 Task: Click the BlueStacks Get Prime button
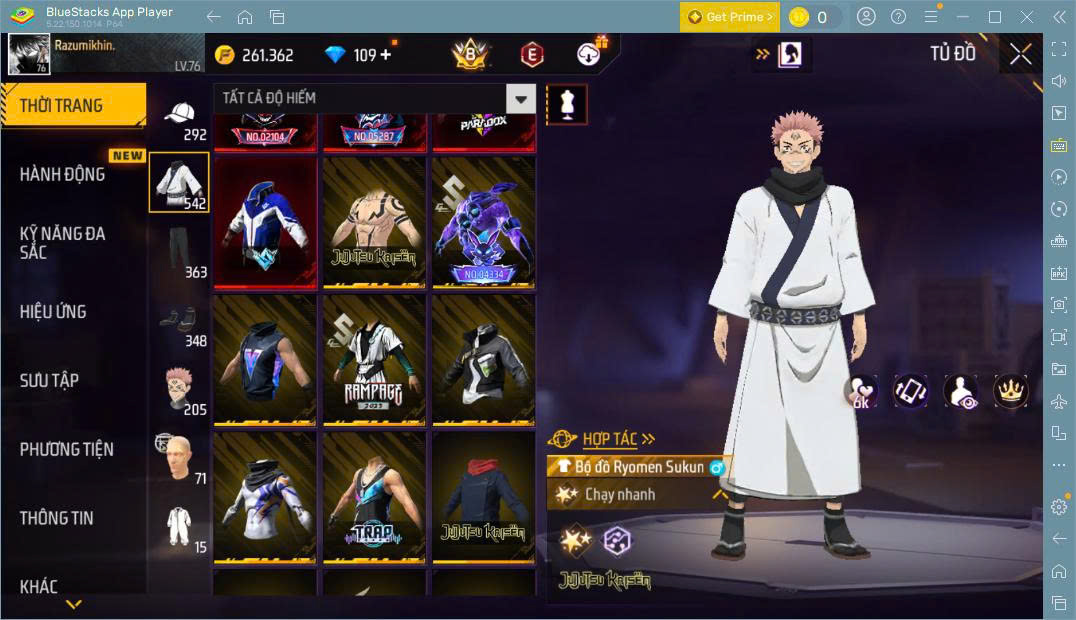729,17
